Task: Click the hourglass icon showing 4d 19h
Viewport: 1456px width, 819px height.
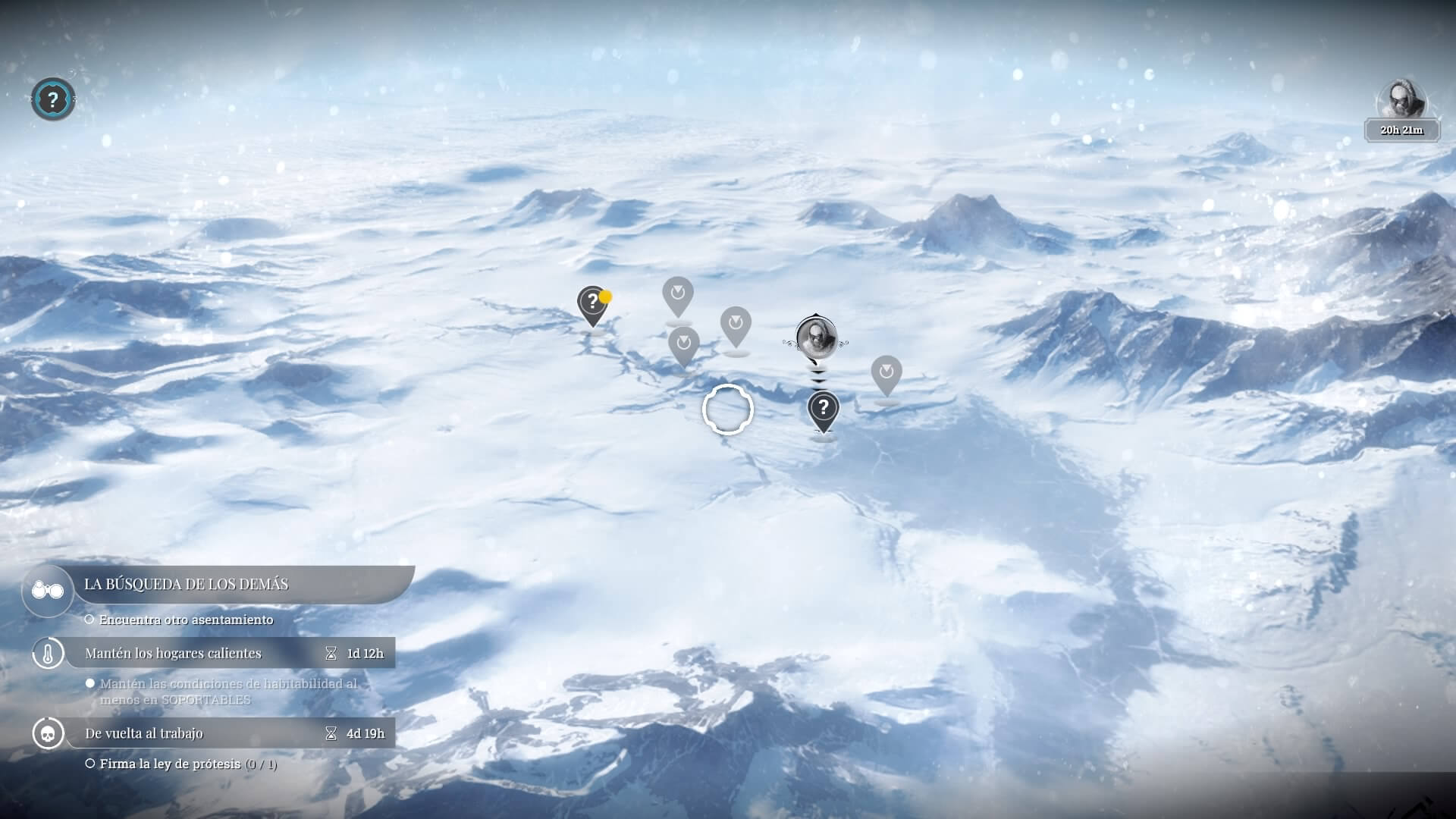Action: click(x=331, y=733)
